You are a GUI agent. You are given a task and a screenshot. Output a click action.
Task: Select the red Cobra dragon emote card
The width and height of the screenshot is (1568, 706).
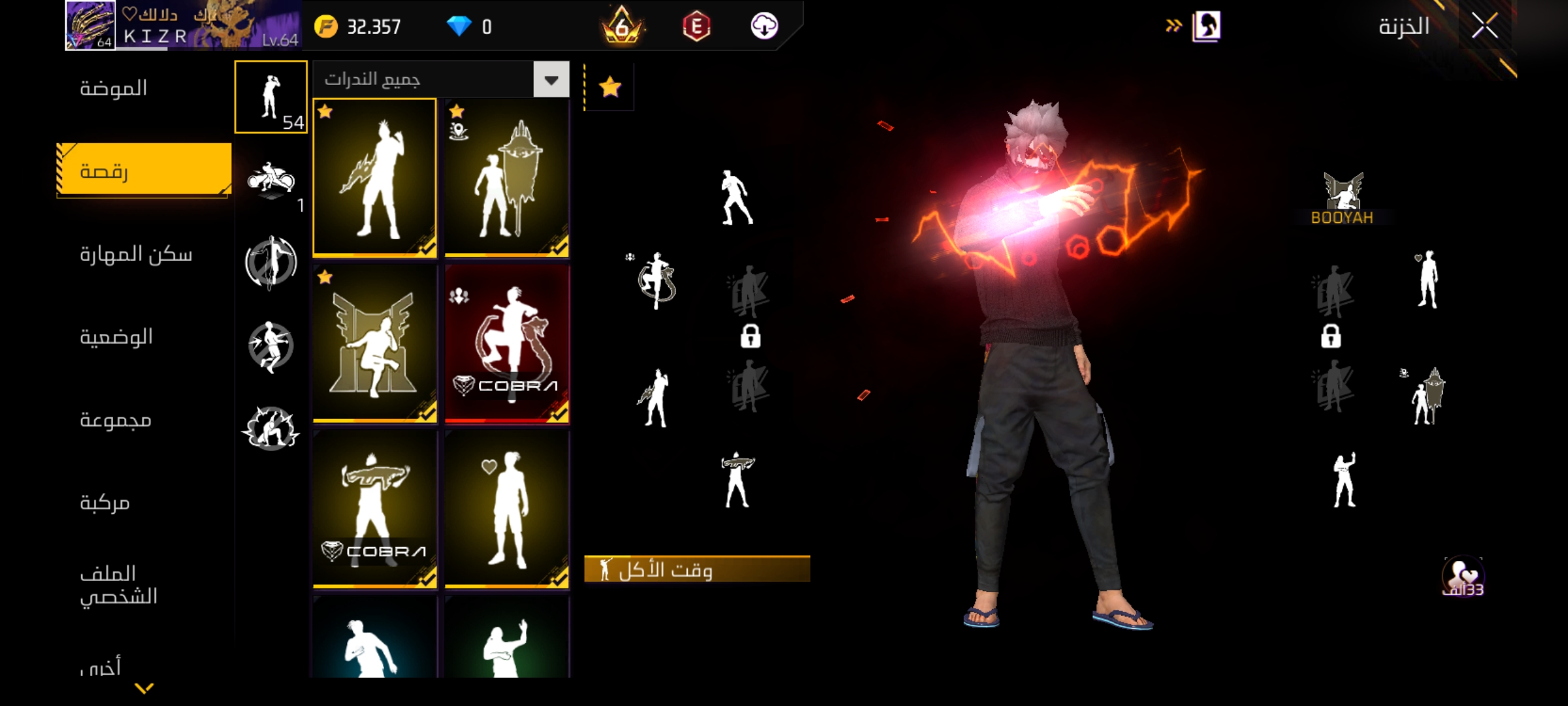coord(507,344)
